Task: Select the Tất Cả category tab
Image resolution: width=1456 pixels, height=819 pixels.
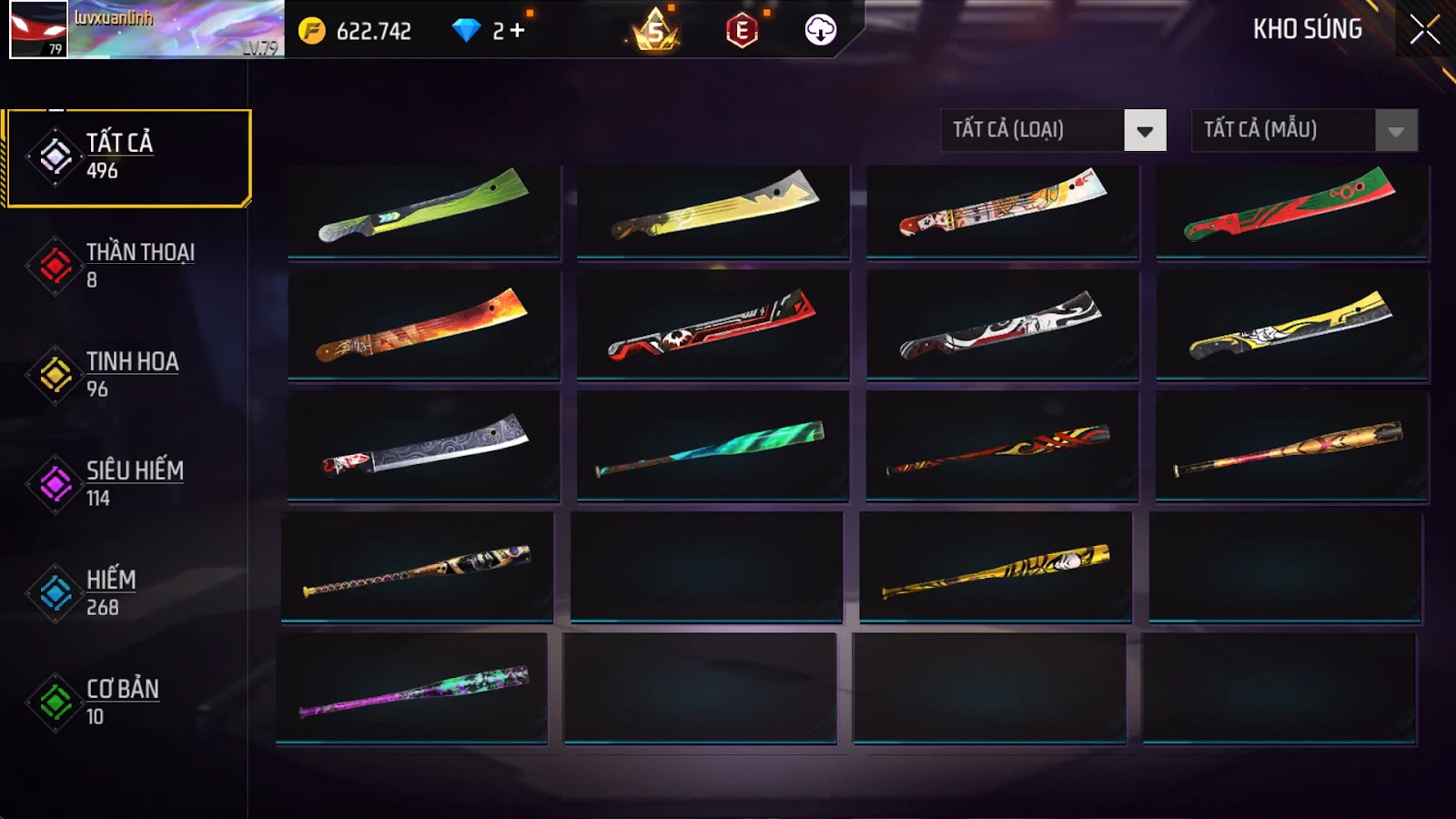Action: [127, 157]
